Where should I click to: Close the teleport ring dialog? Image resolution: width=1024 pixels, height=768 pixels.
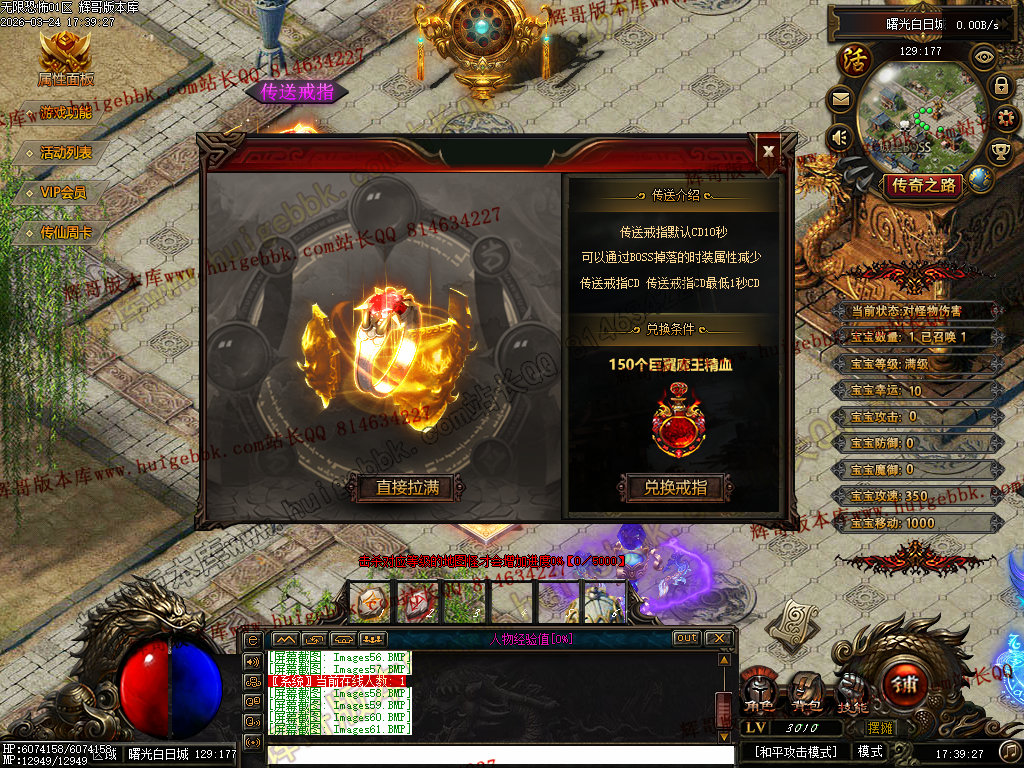[x=768, y=151]
